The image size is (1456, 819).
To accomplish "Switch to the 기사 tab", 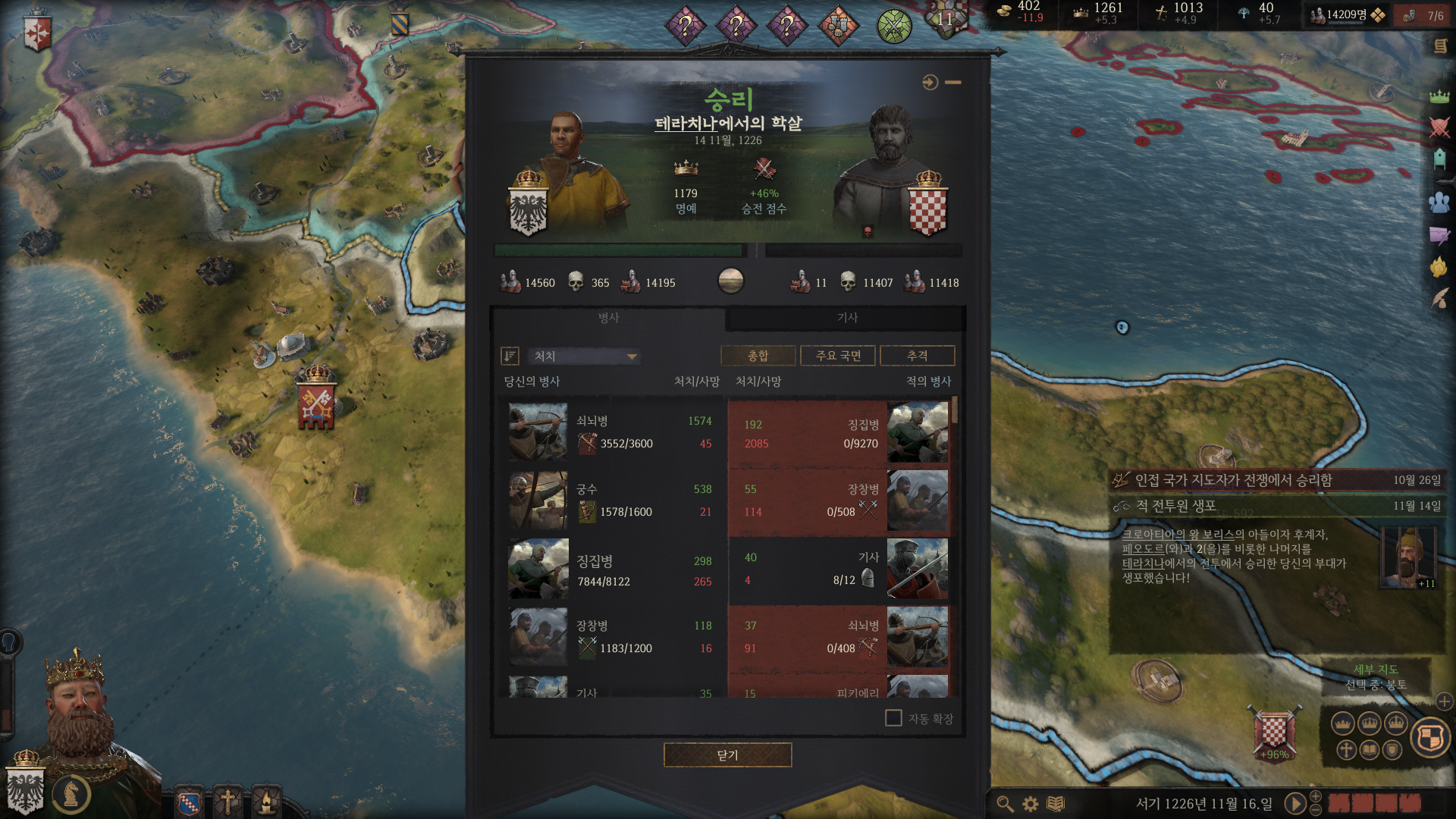I will pos(846,318).
